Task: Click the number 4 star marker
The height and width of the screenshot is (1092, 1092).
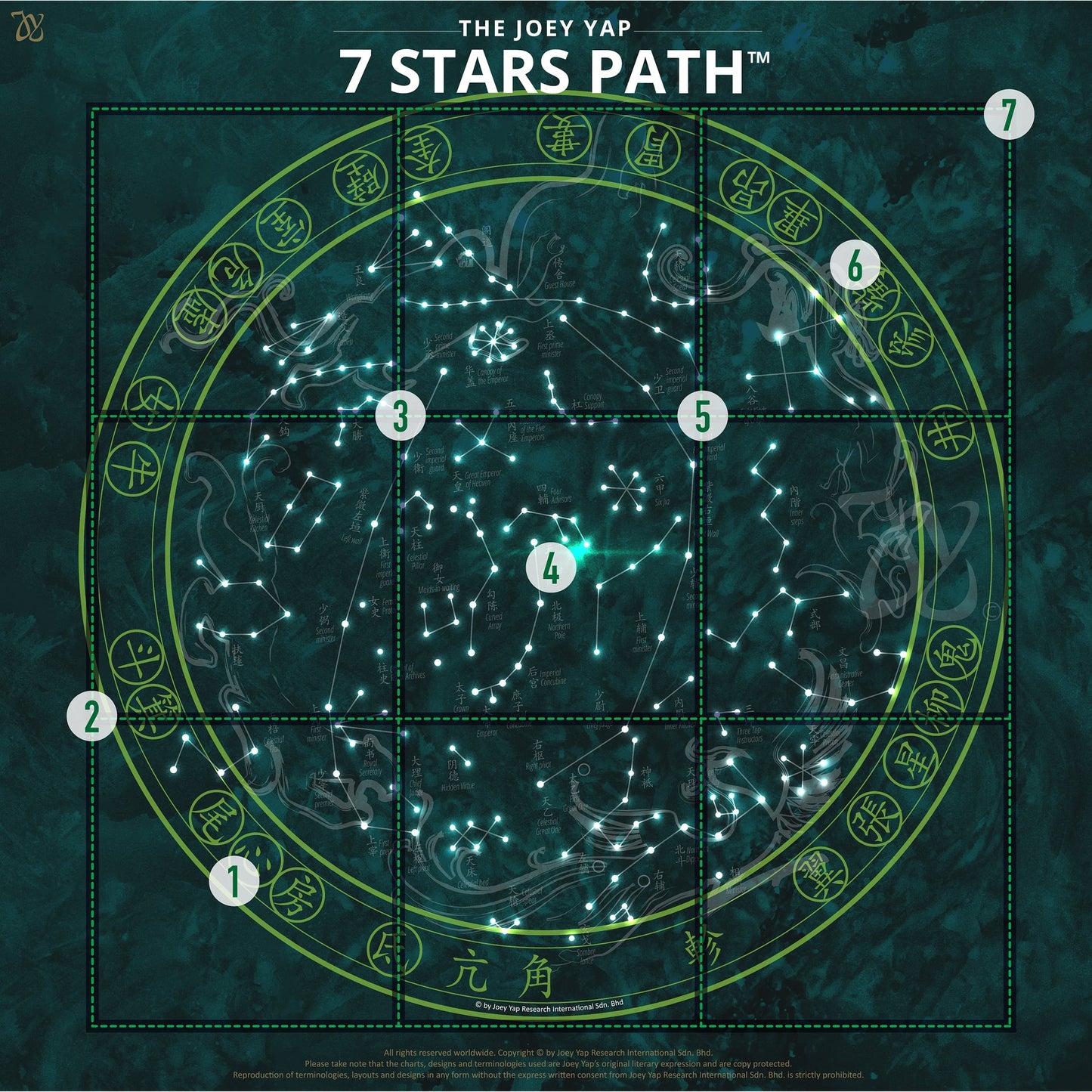Action: tap(552, 569)
